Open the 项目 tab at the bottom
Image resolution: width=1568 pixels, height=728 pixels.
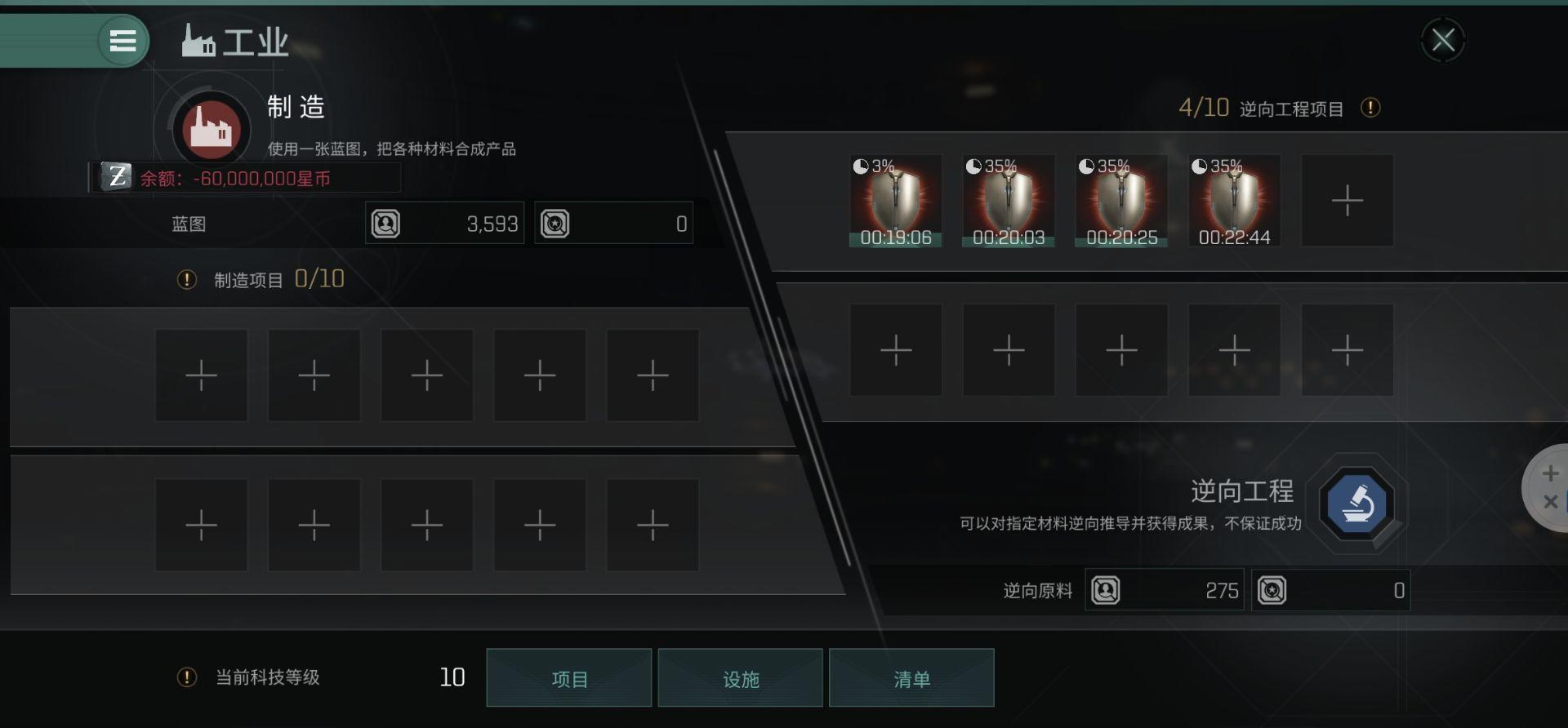[569, 677]
